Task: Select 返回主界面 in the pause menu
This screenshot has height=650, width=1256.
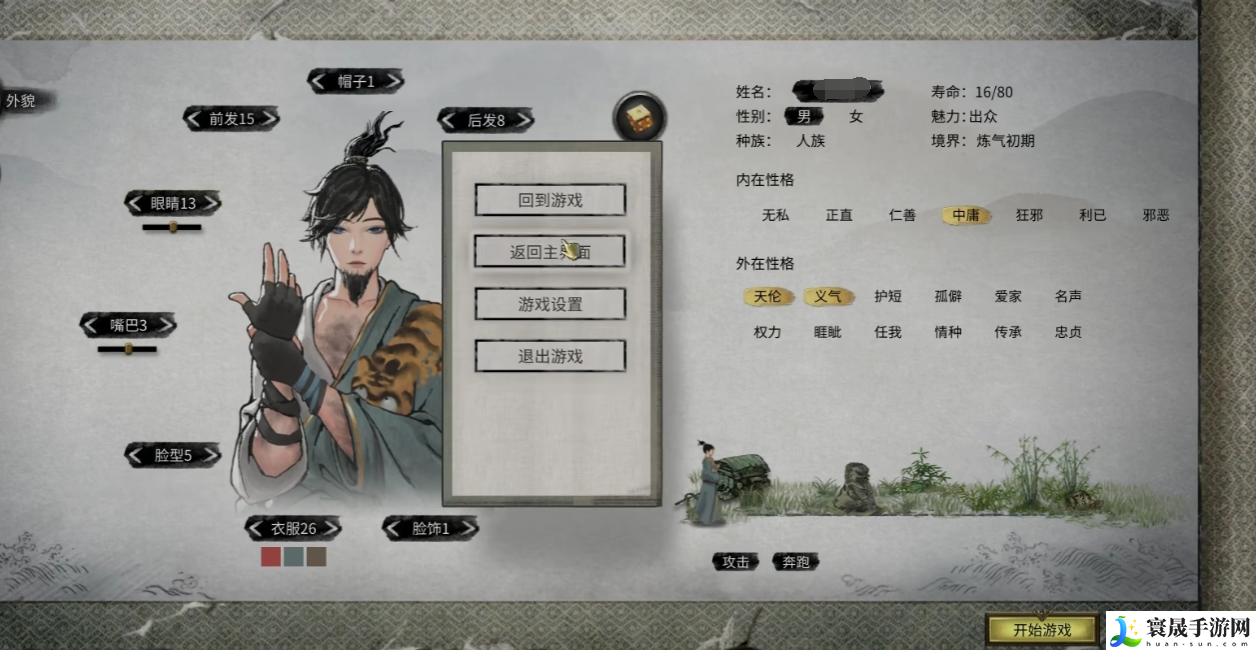Action: click(550, 252)
